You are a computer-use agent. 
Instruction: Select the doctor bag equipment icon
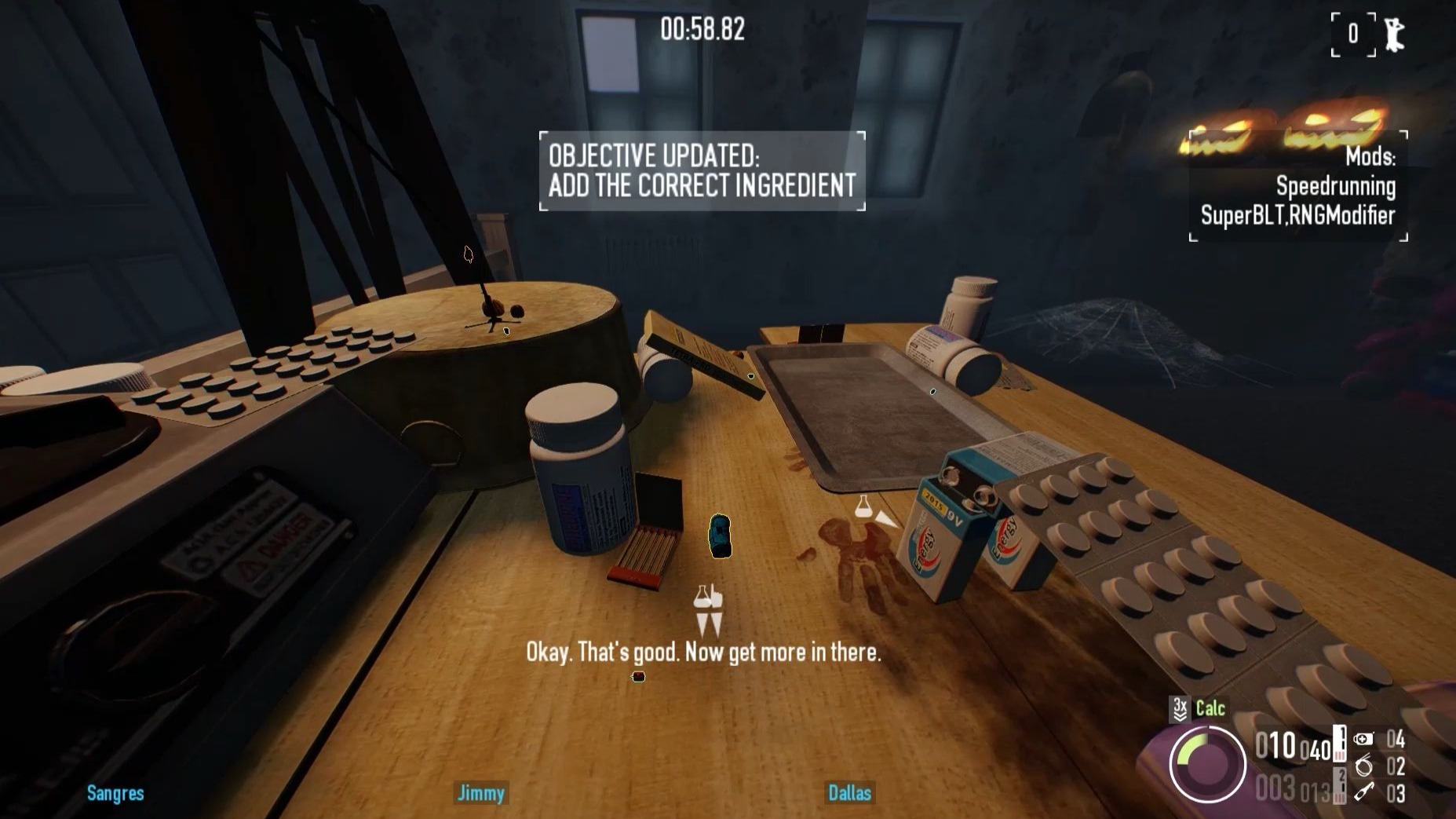pyautogui.click(x=1364, y=739)
